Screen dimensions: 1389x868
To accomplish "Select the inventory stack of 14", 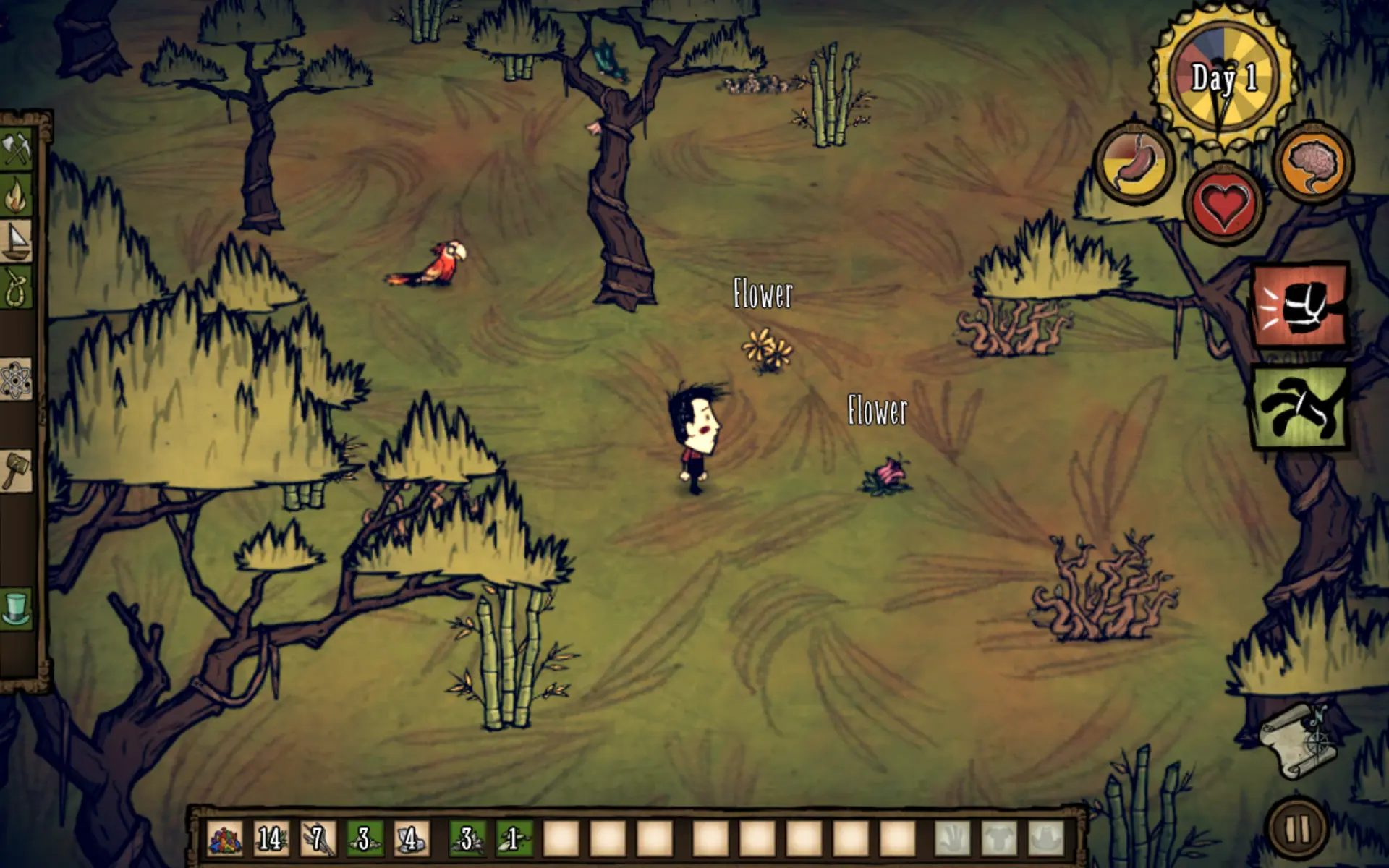I will [271, 839].
